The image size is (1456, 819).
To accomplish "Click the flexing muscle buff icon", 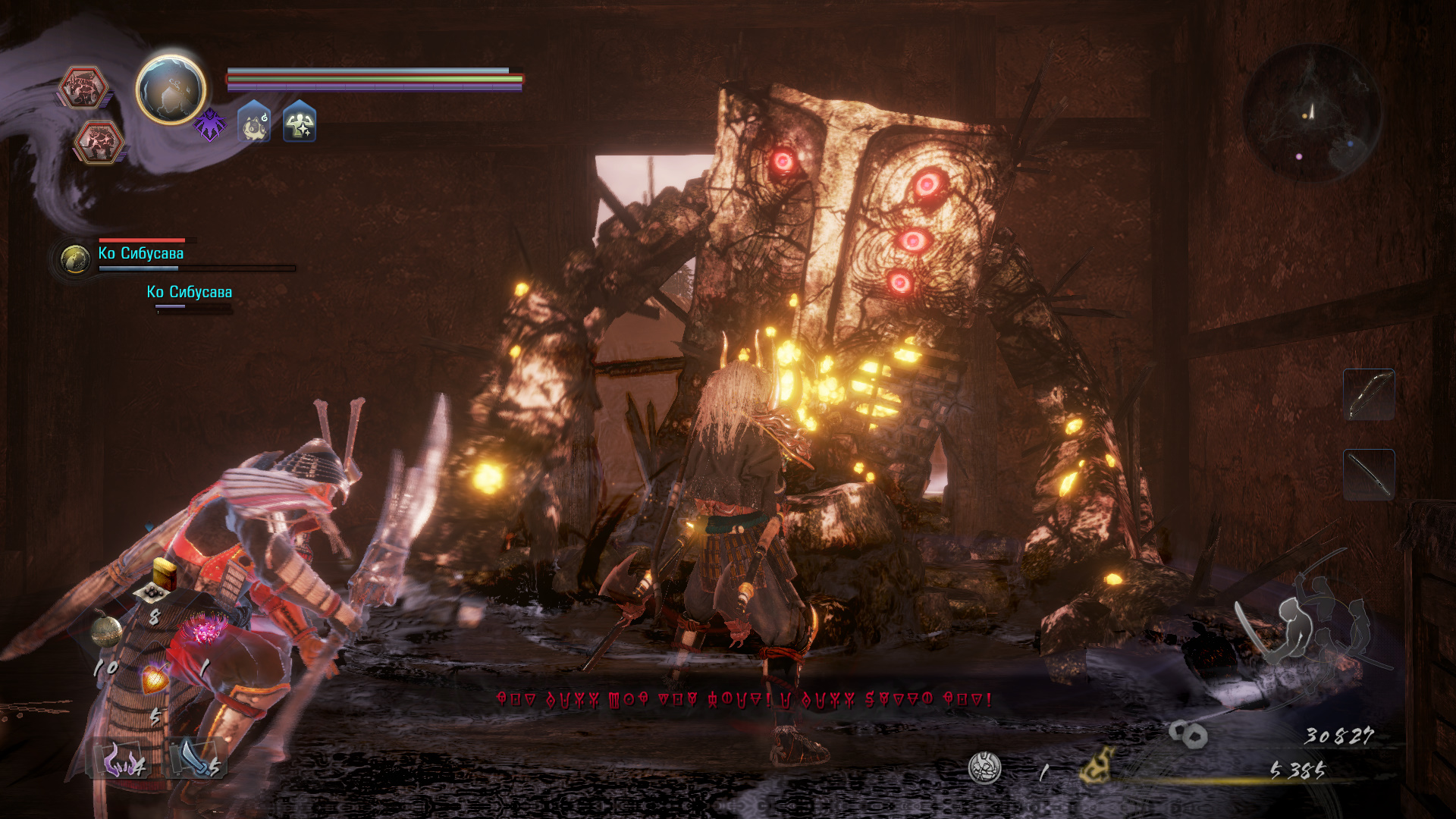I will [x=300, y=123].
